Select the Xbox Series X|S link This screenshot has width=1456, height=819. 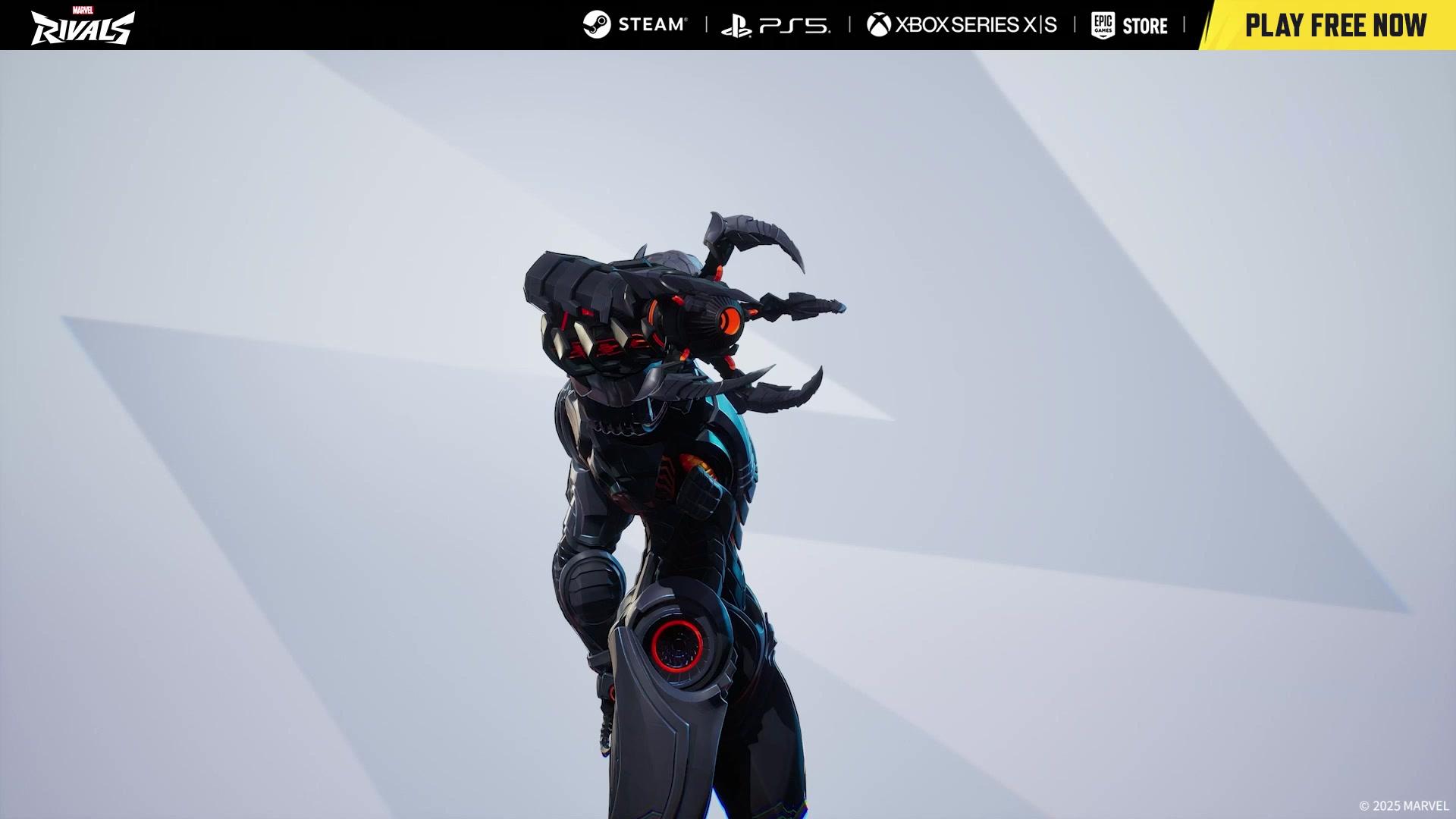click(962, 25)
